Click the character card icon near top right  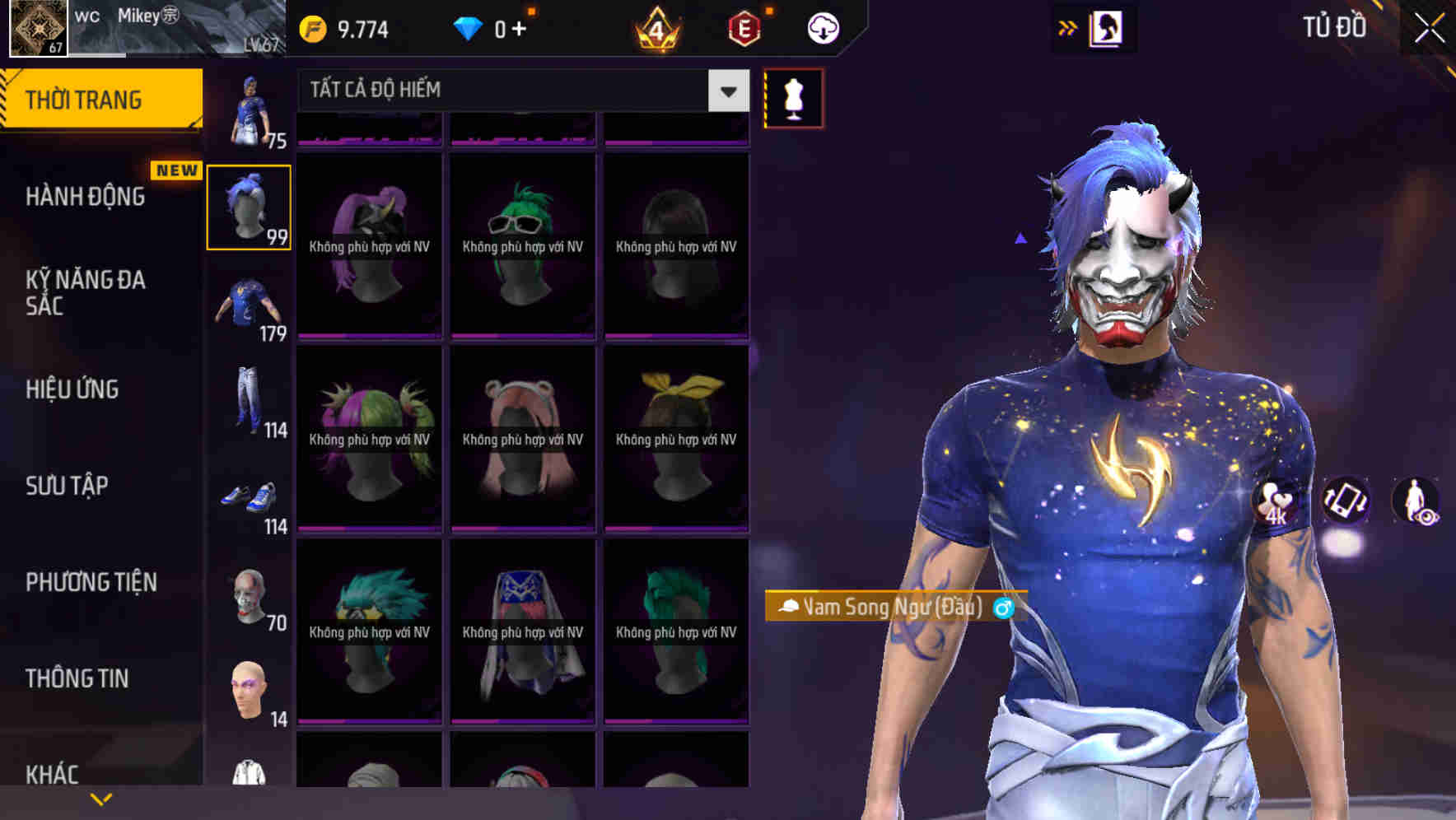(x=1108, y=27)
